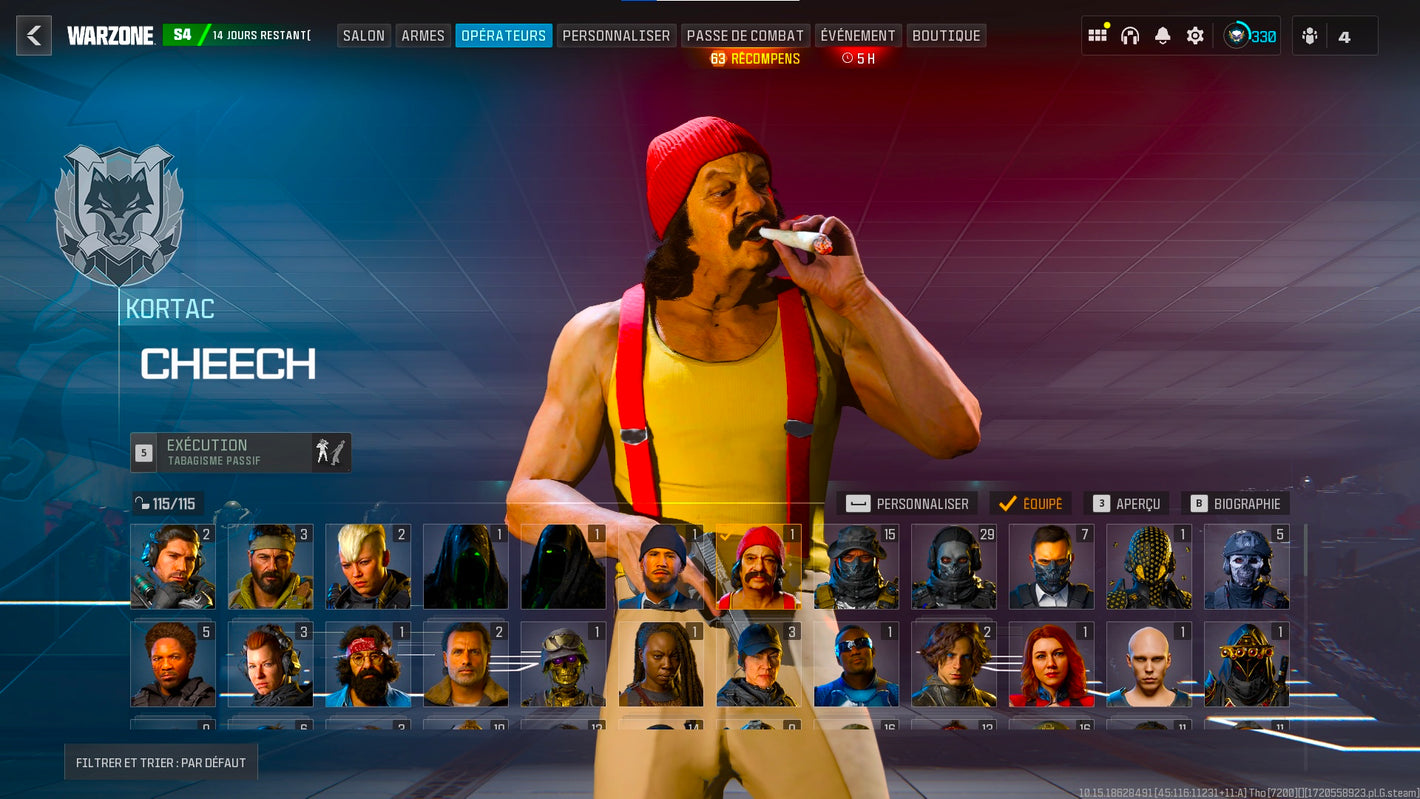Change the Exécution Tabagisme Passif finisher
The width and height of the screenshot is (1420, 799).
(240, 452)
